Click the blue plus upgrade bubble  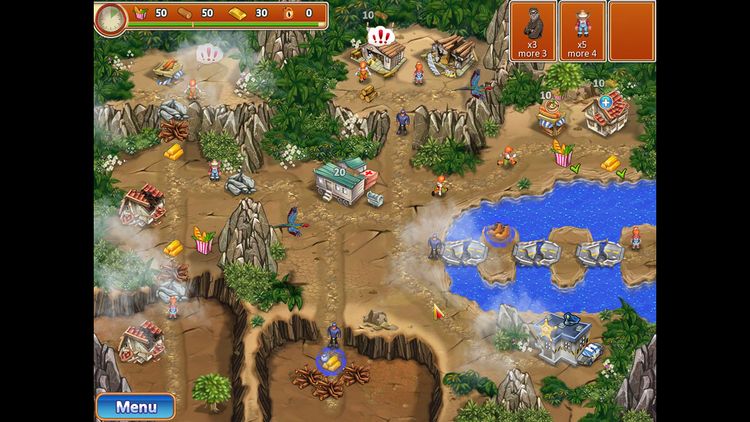(x=606, y=102)
